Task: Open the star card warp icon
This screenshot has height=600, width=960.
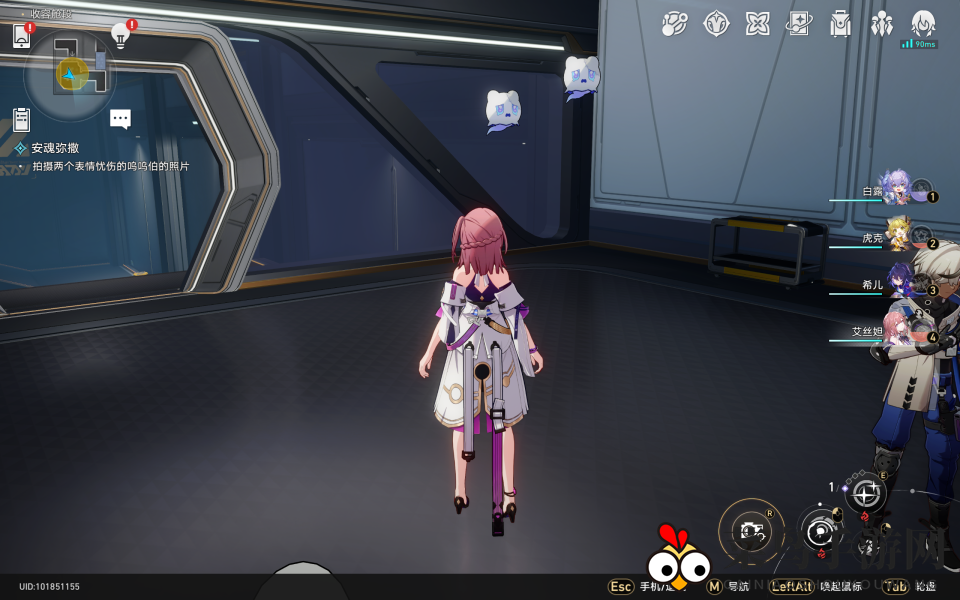Action: (x=799, y=24)
